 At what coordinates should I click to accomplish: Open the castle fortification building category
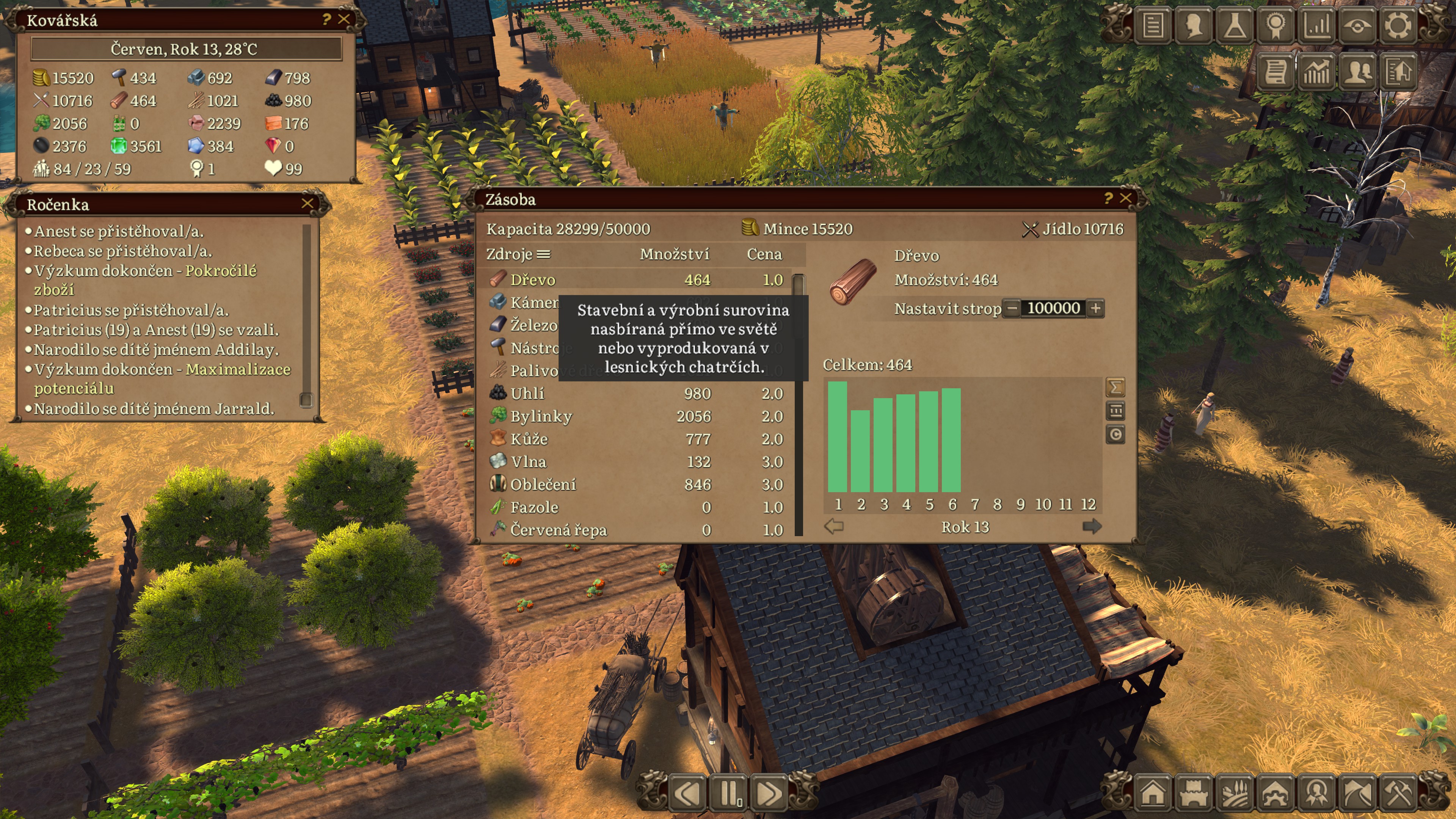click(x=1194, y=792)
